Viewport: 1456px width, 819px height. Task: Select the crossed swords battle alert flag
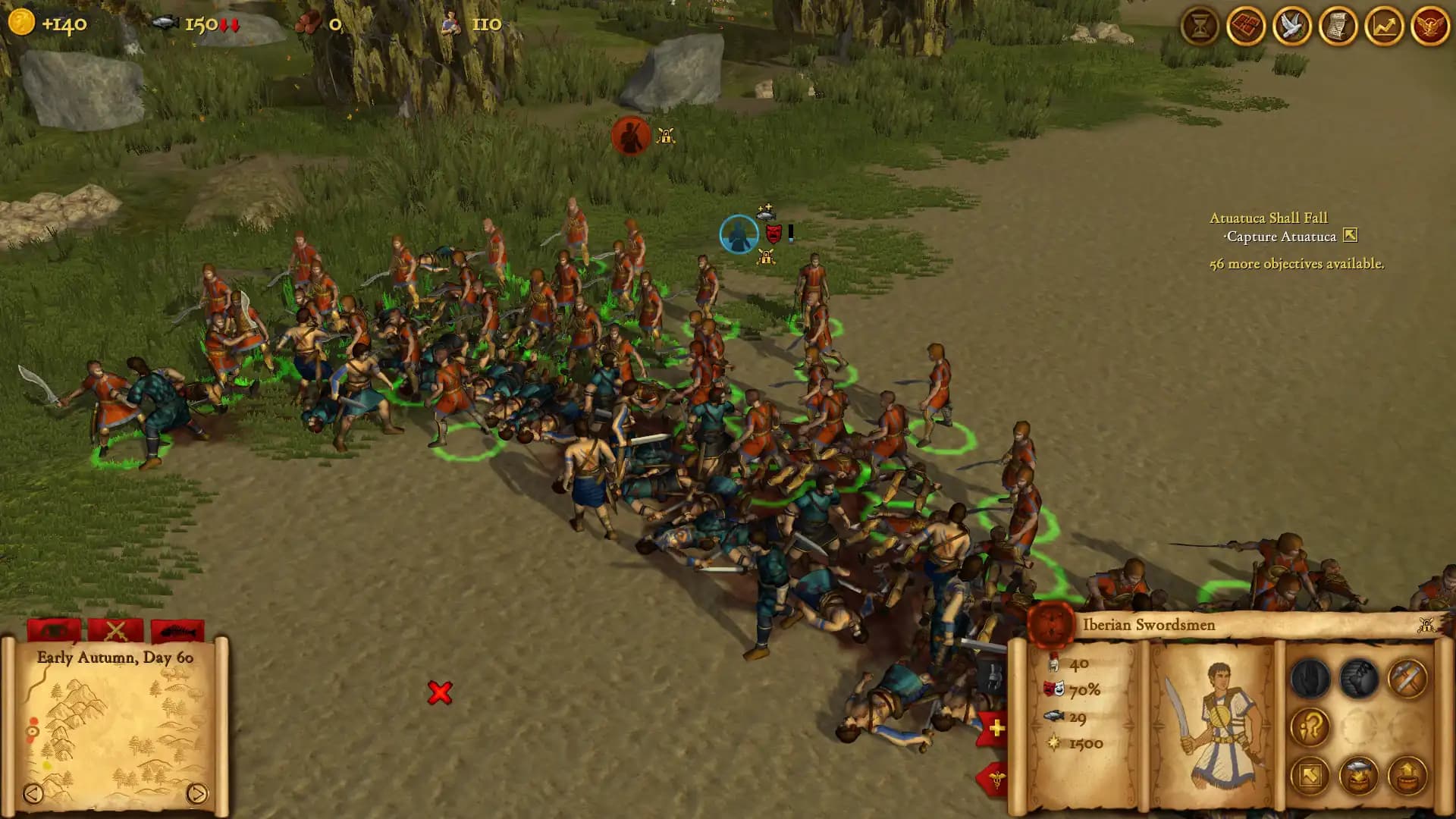pos(118,631)
